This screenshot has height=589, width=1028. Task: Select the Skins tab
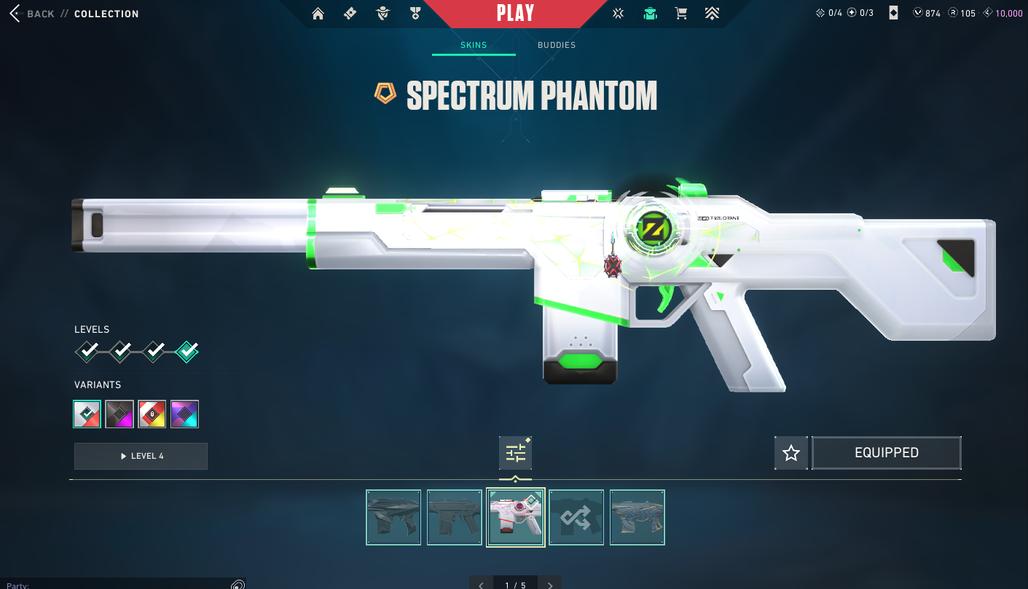(x=473, y=45)
